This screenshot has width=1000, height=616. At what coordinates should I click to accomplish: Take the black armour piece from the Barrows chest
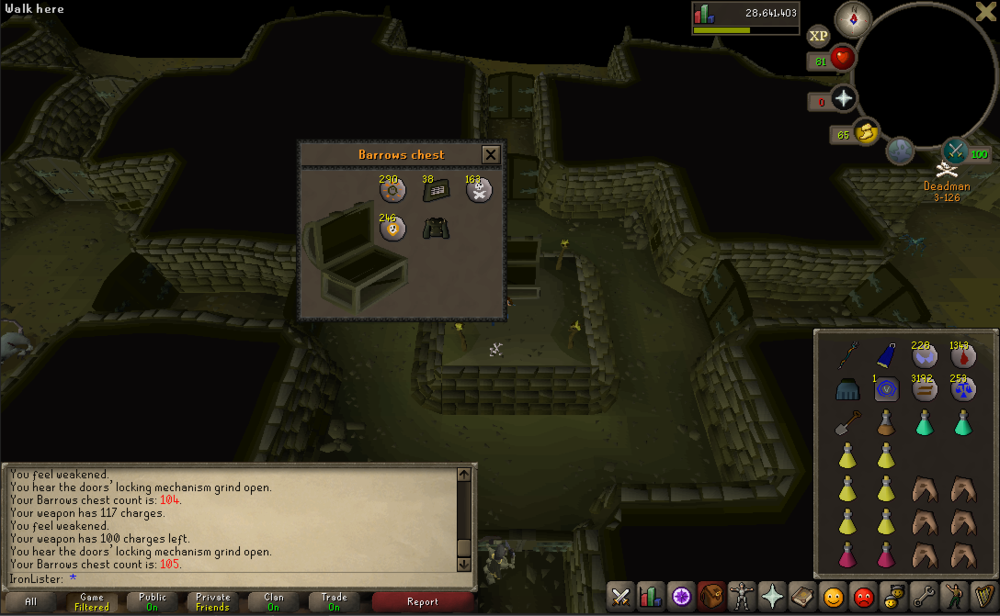[435, 228]
